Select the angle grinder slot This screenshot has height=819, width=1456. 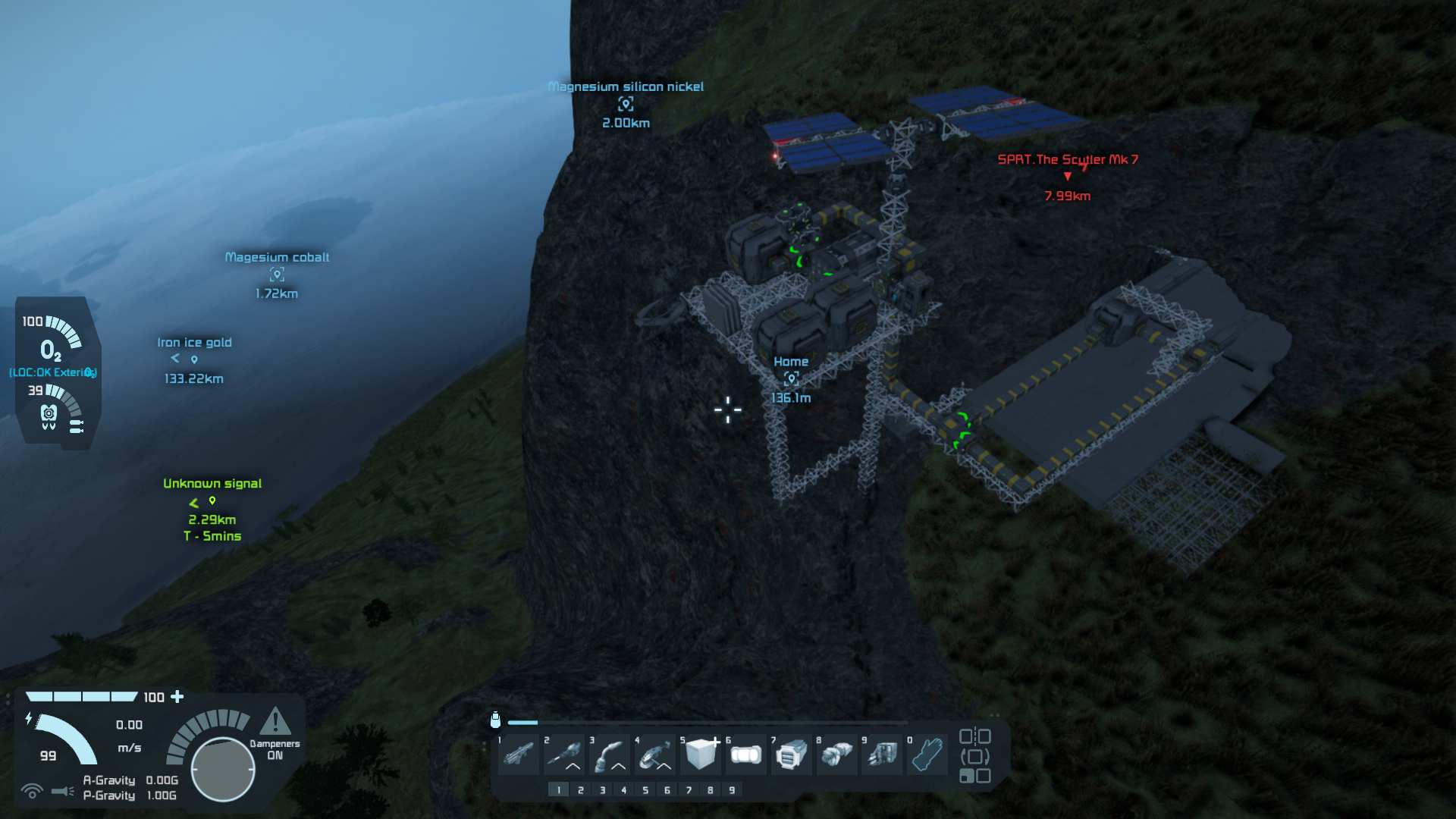pyautogui.click(x=655, y=755)
